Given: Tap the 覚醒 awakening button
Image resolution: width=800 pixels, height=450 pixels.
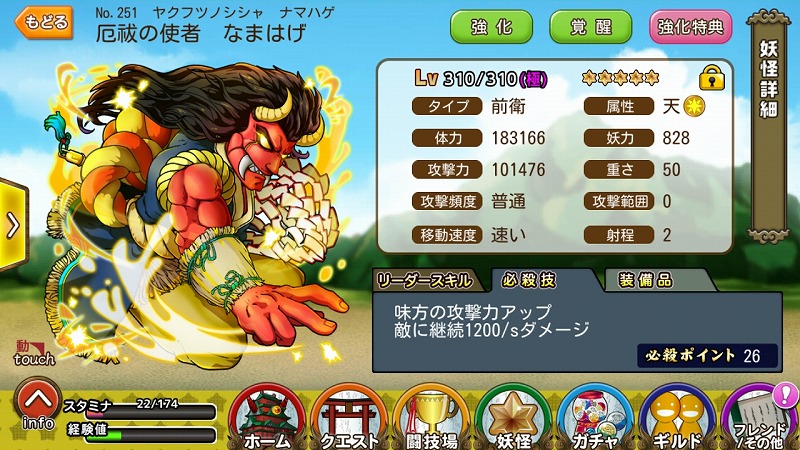Looking at the screenshot, I should pyautogui.click(x=590, y=27).
